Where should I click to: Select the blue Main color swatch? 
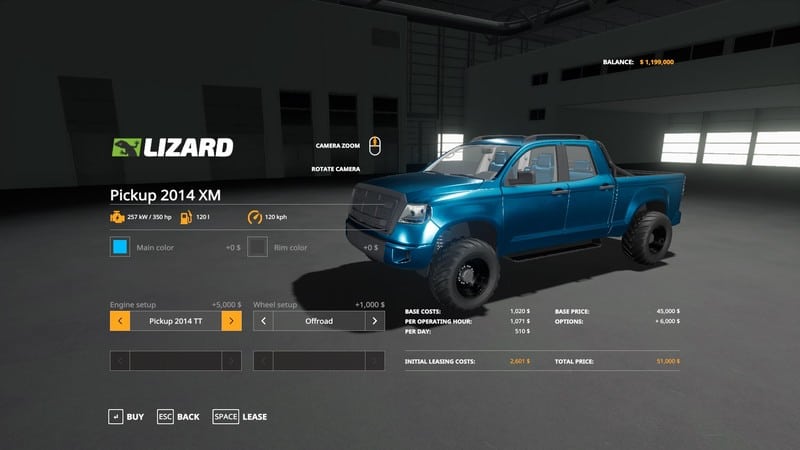pos(120,246)
